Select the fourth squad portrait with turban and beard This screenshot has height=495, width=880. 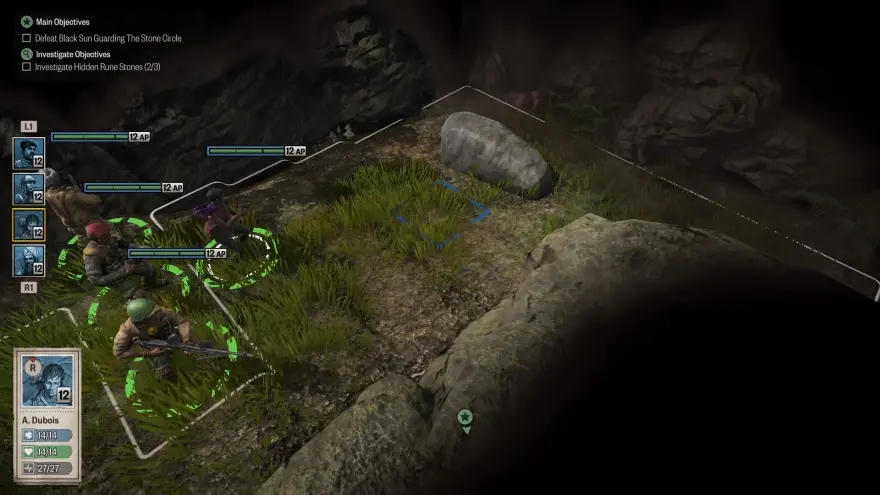[x=28, y=260]
